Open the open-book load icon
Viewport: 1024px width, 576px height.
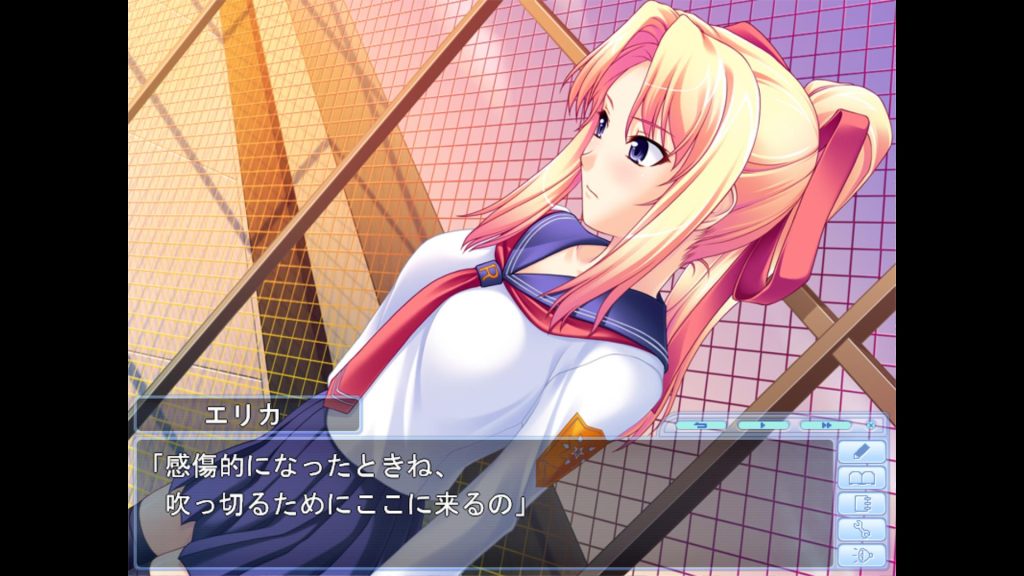pyautogui.click(x=861, y=478)
